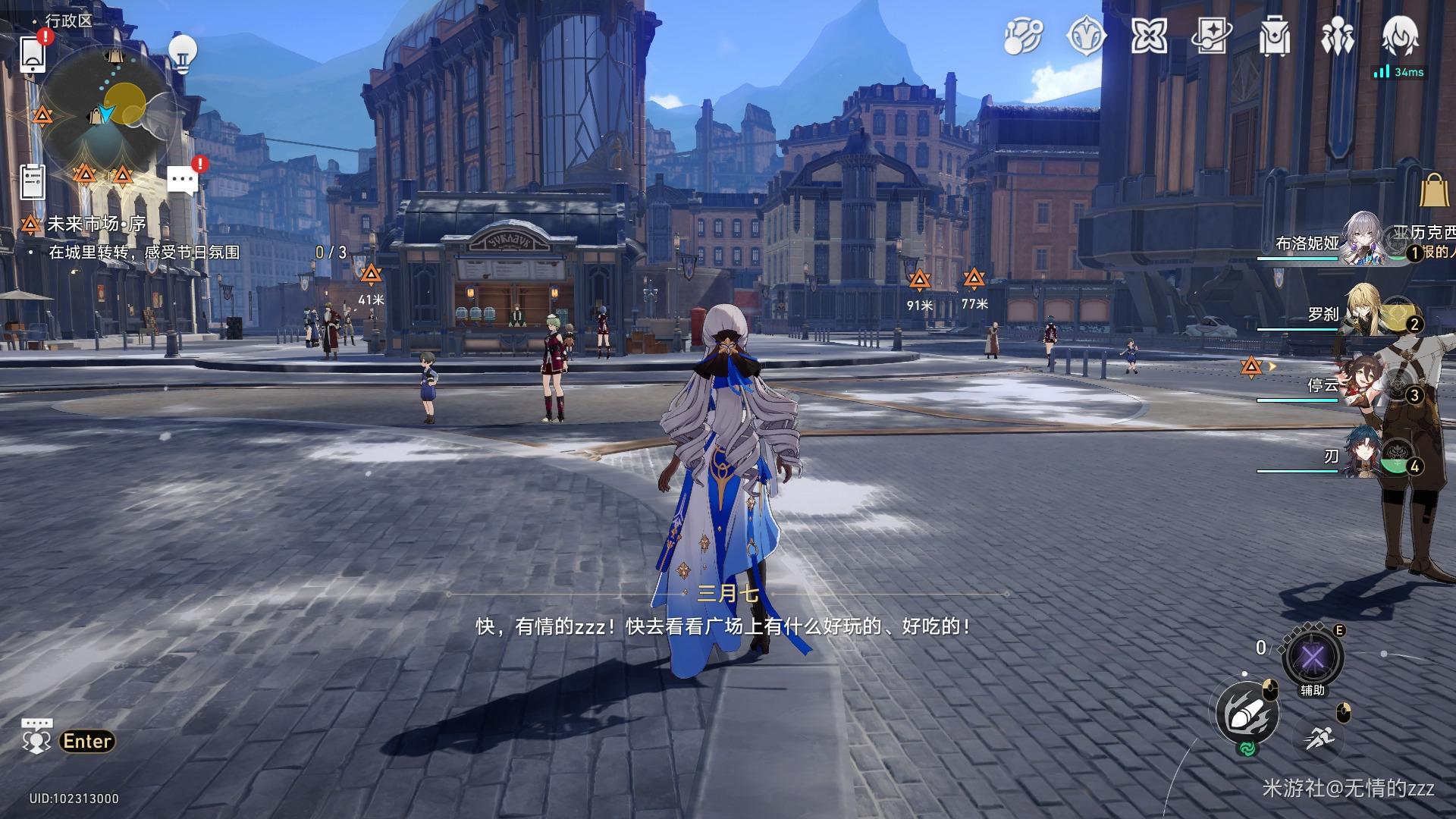Open the Warp star card icon
Screen dimensions: 1456x819
[1211, 36]
